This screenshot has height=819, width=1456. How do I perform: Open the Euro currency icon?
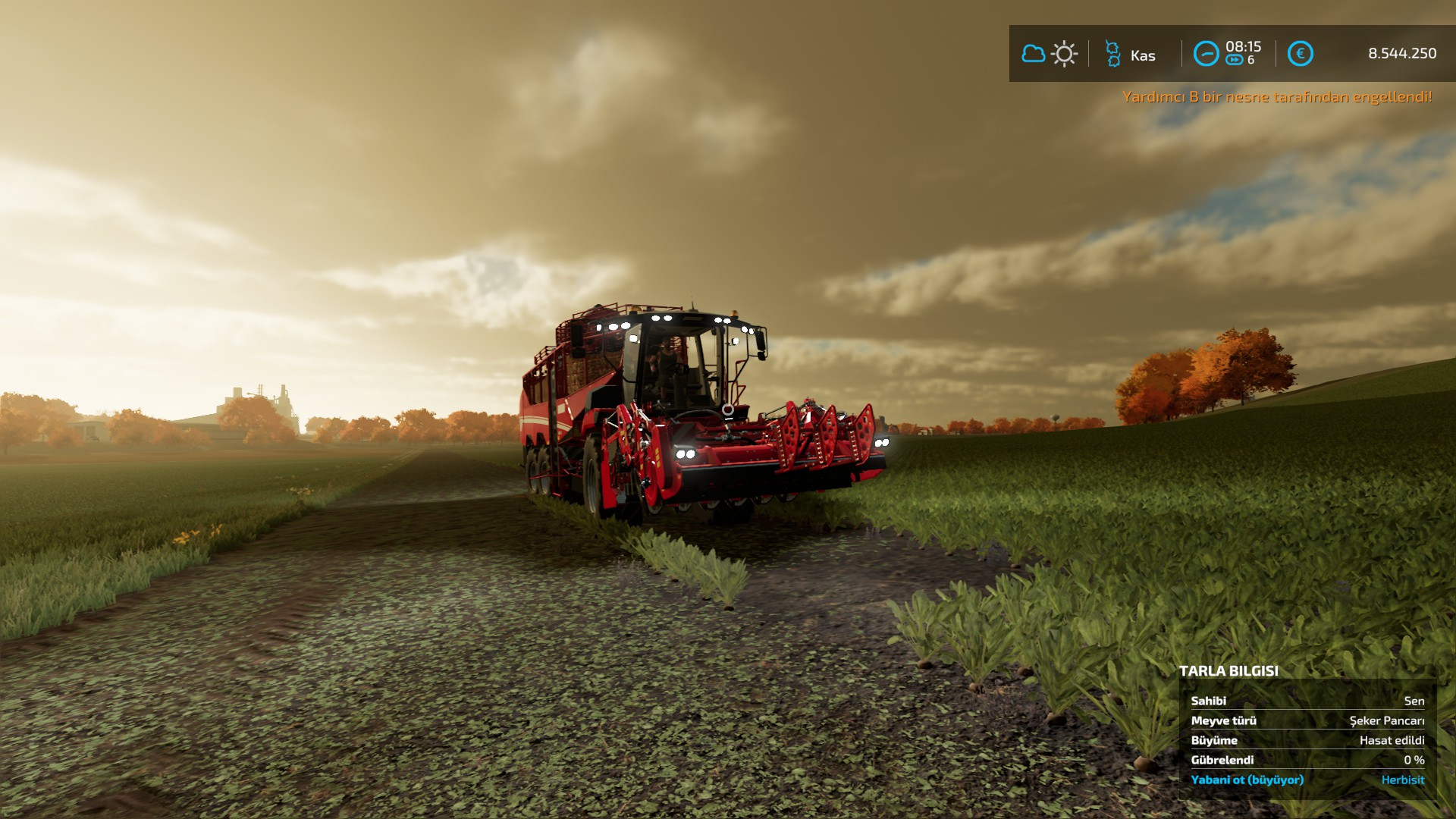1299,53
